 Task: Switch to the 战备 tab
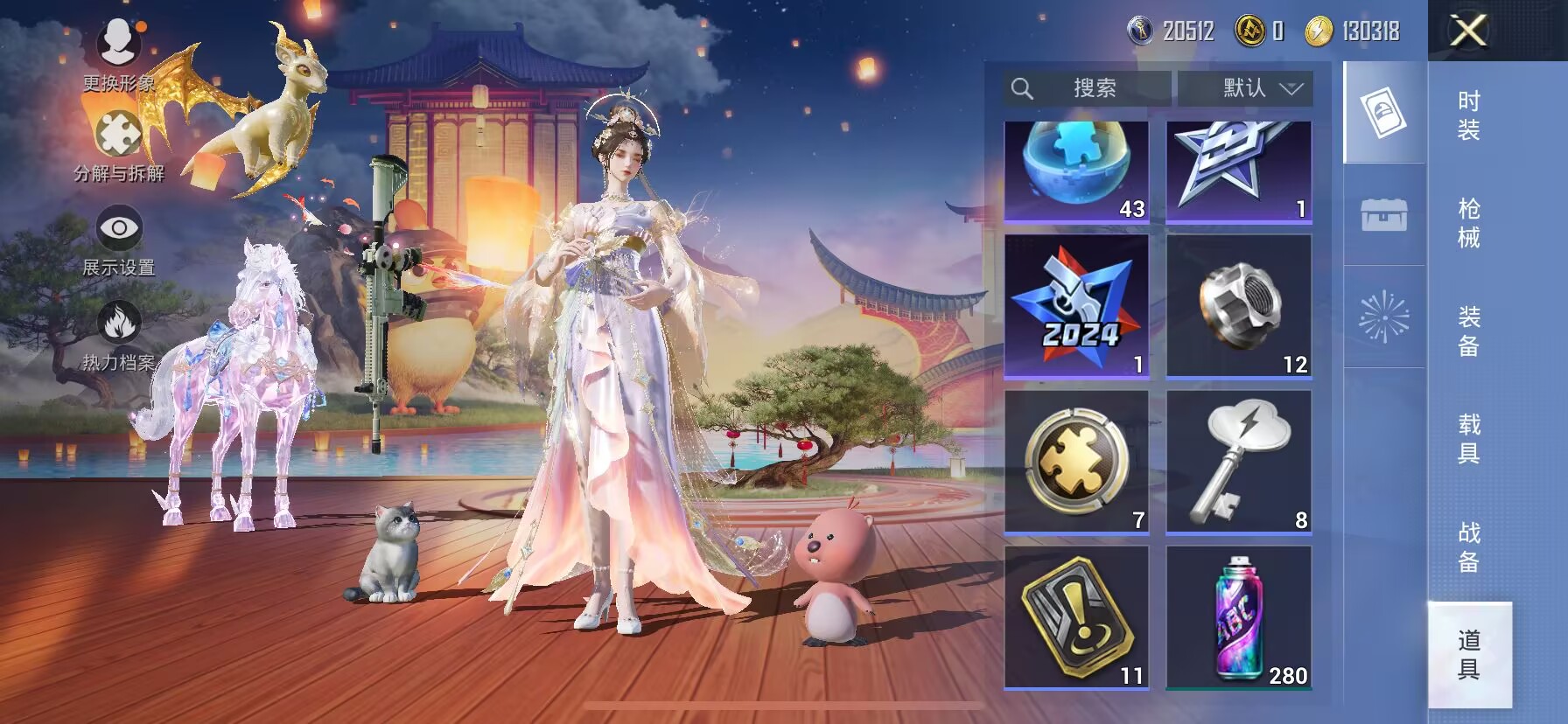pyautogui.click(x=1468, y=546)
